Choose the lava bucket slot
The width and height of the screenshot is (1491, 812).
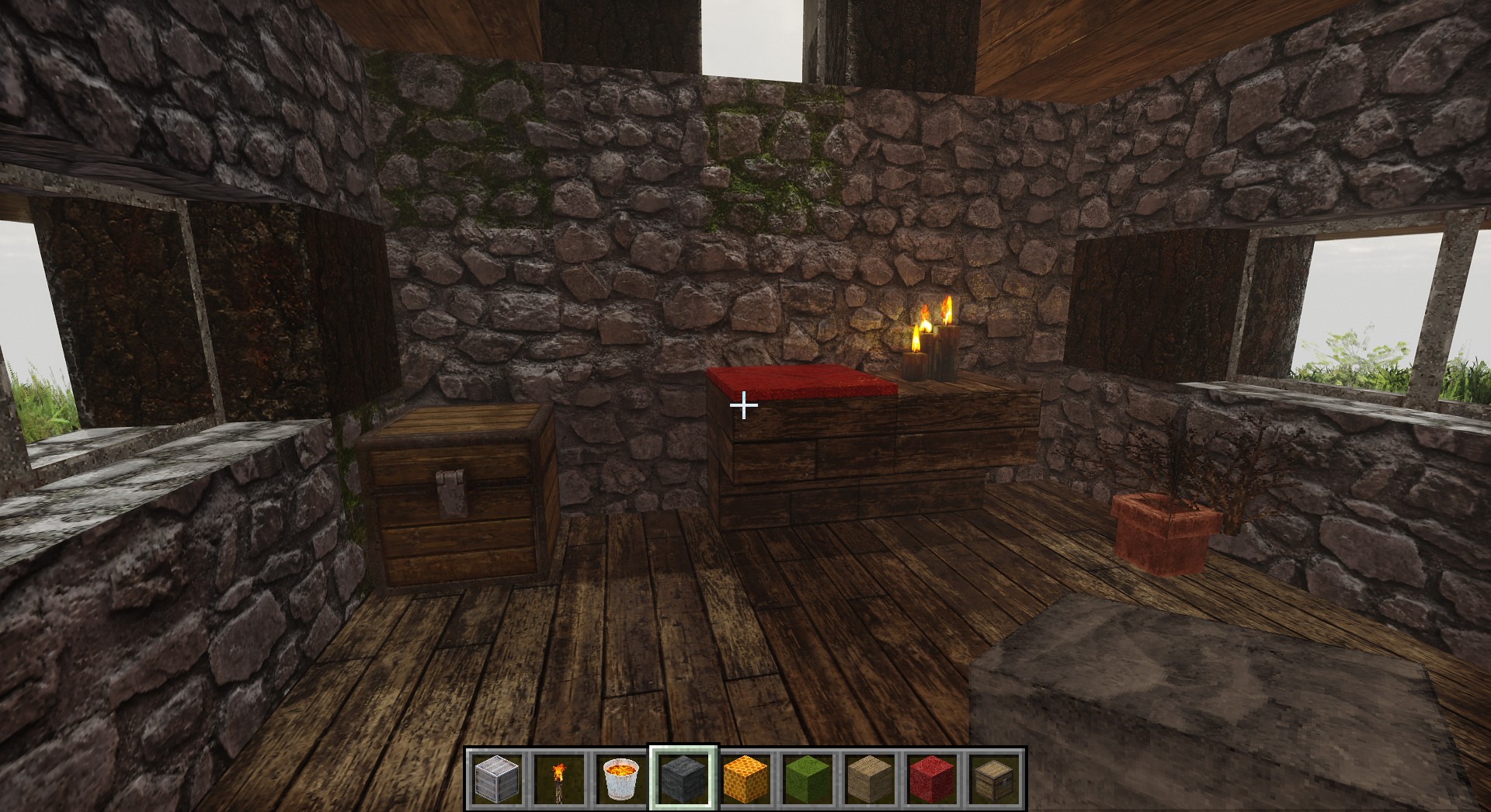click(621, 779)
